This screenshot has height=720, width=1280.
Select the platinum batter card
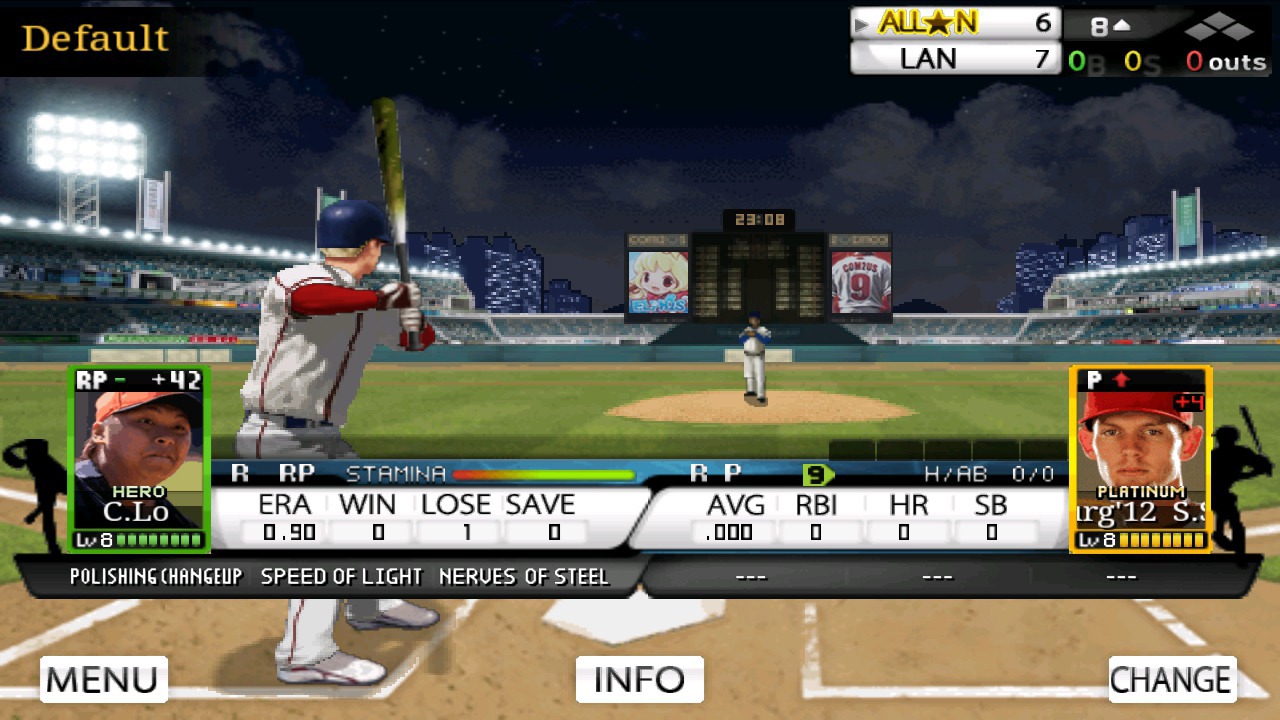(1140, 460)
